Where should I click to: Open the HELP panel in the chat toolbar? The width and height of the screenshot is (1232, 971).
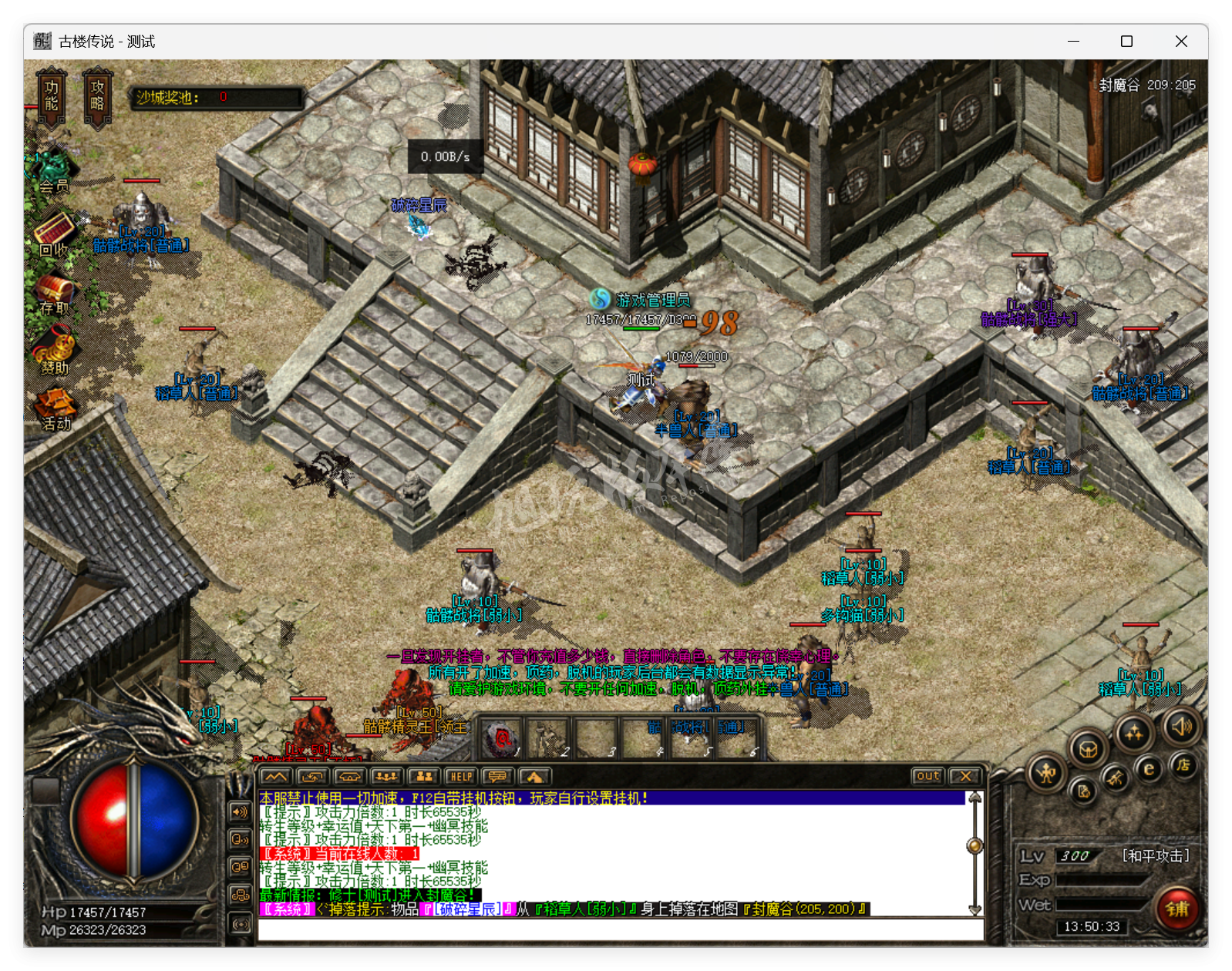pos(460,777)
